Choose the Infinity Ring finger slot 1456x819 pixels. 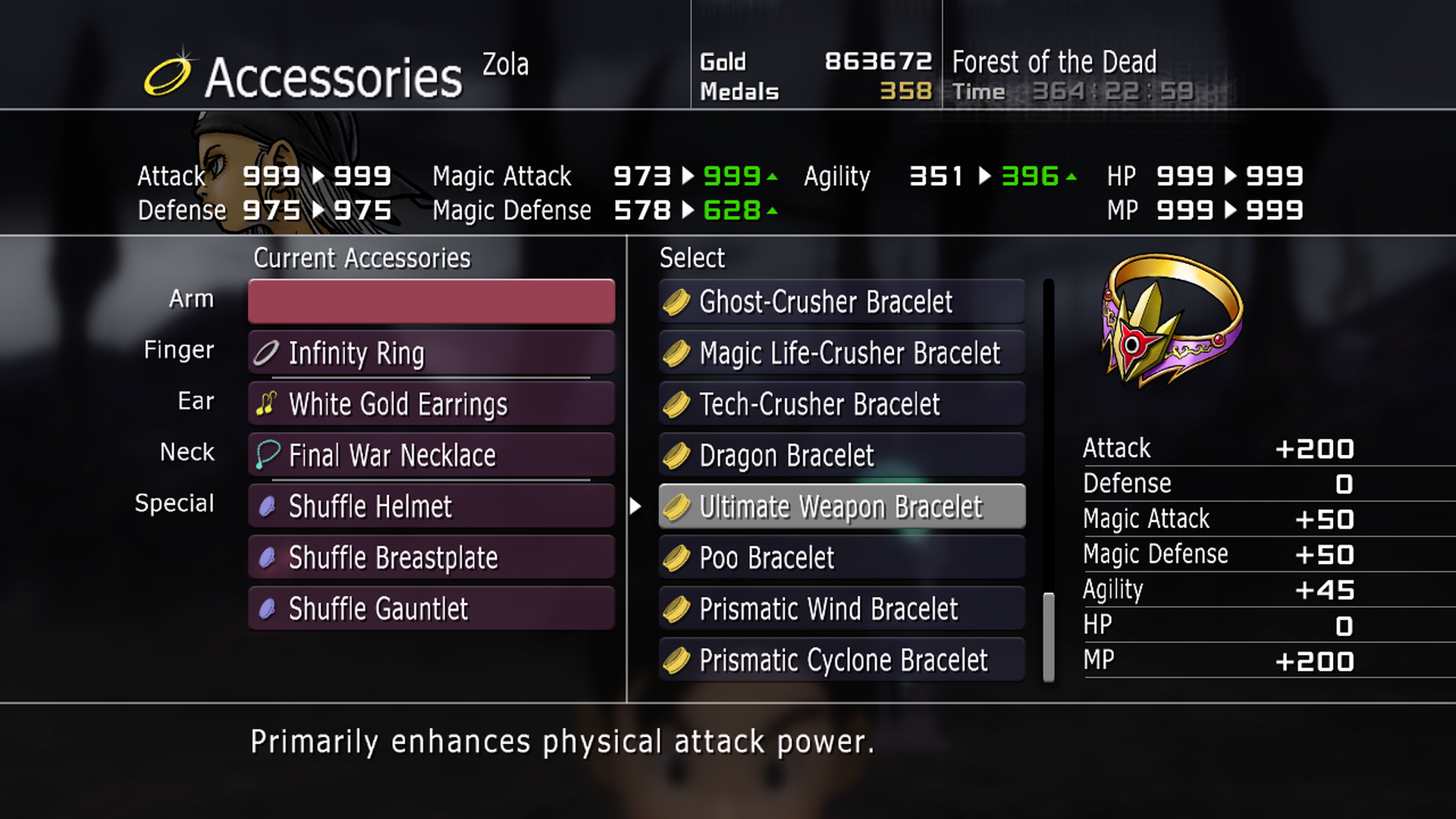(x=431, y=353)
